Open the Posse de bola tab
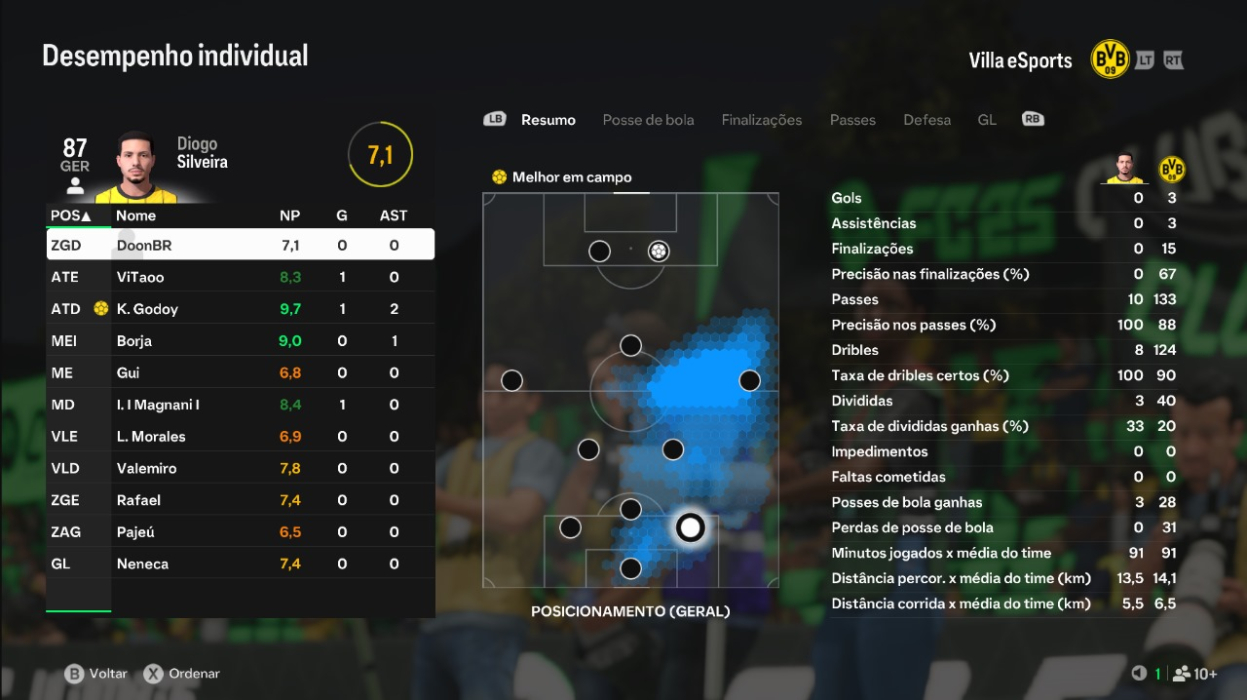Image resolution: width=1247 pixels, height=700 pixels. (x=648, y=120)
